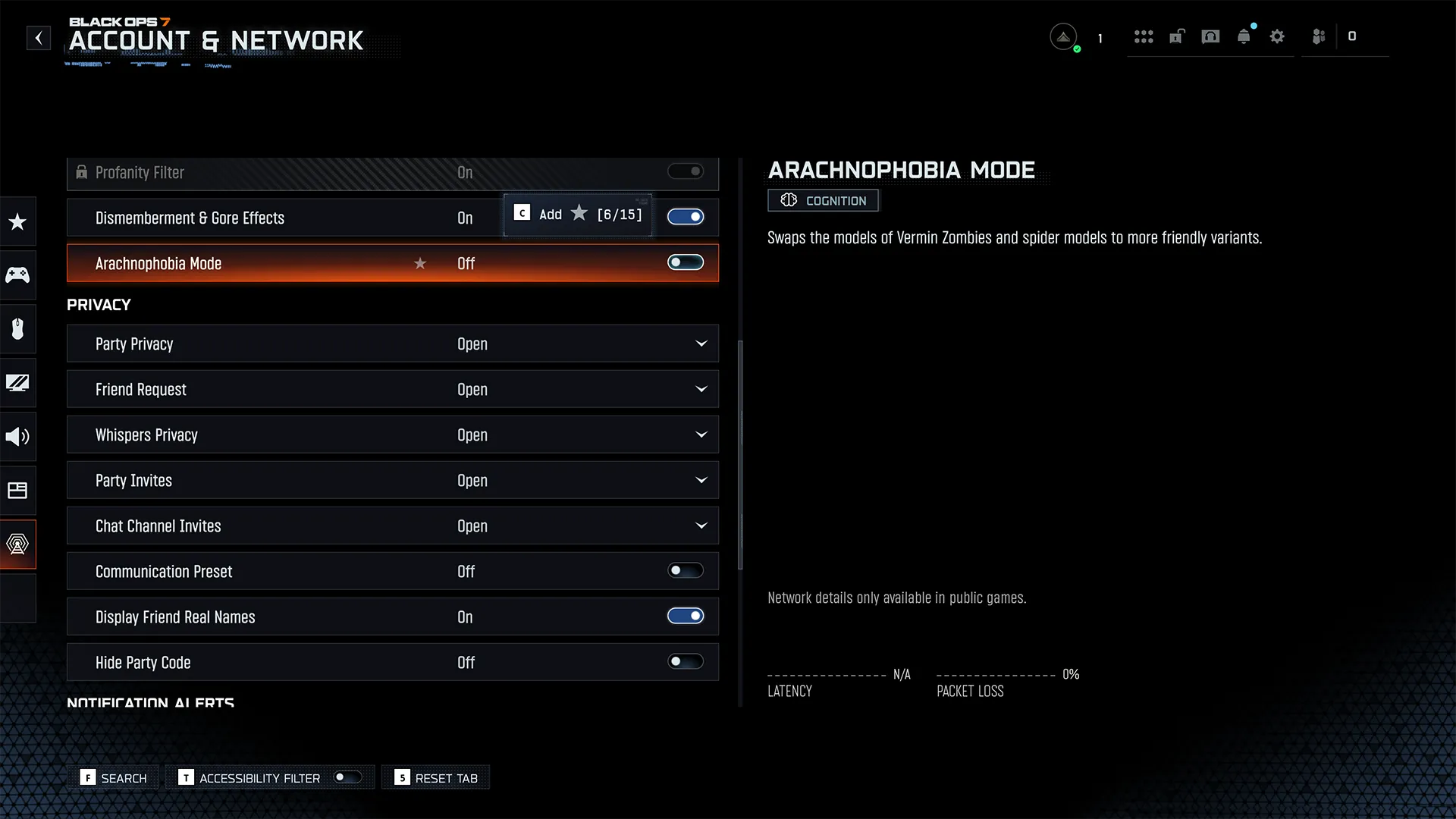Image resolution: width=1456 pixels, height=819 pixels.
Task: Switch to the Controller settings tab
Action: [17, 275]
